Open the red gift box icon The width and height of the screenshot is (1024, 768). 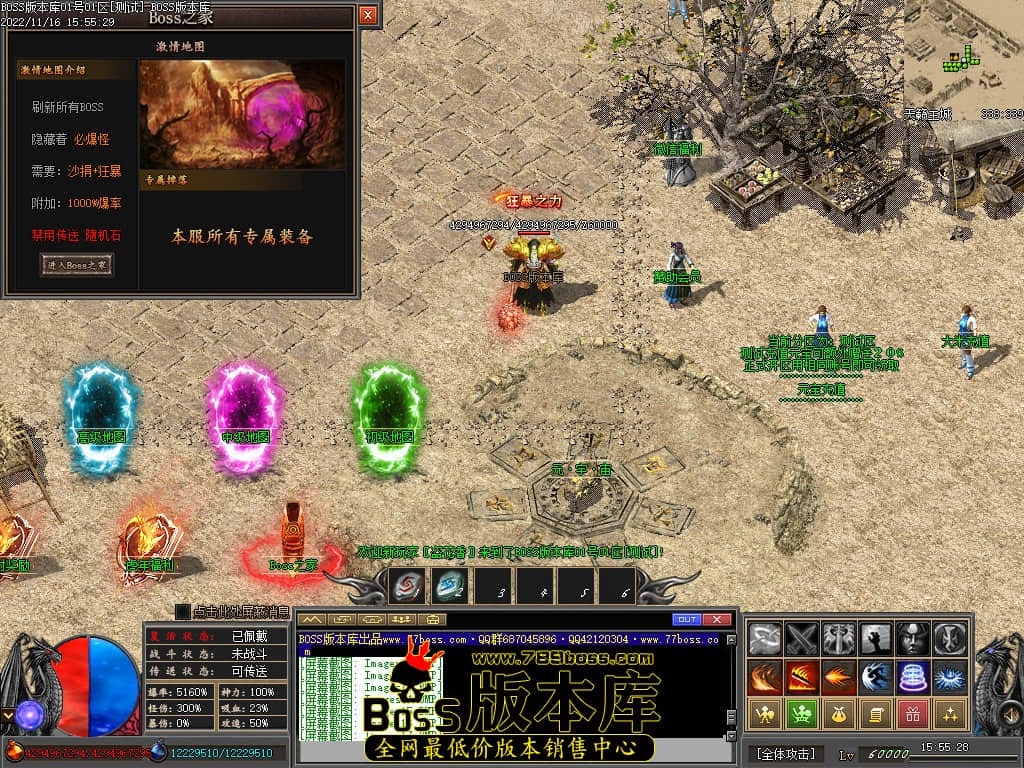912,714
